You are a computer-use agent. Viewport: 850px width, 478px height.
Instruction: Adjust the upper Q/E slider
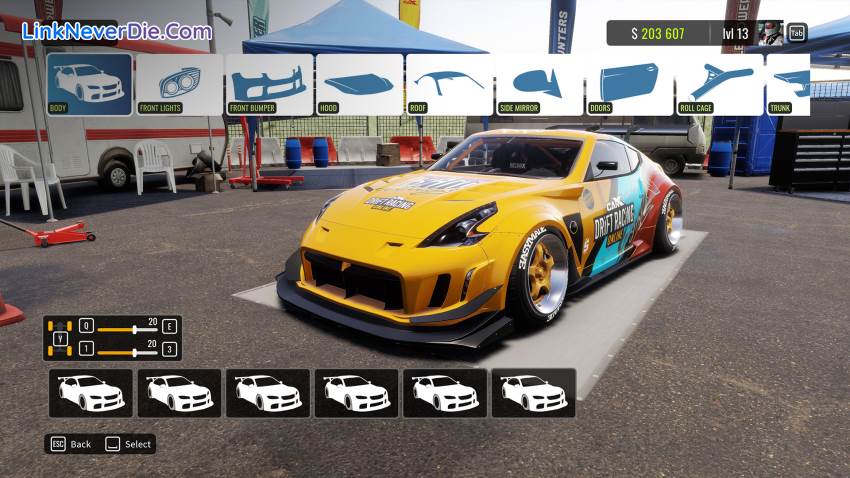(135, 328)
